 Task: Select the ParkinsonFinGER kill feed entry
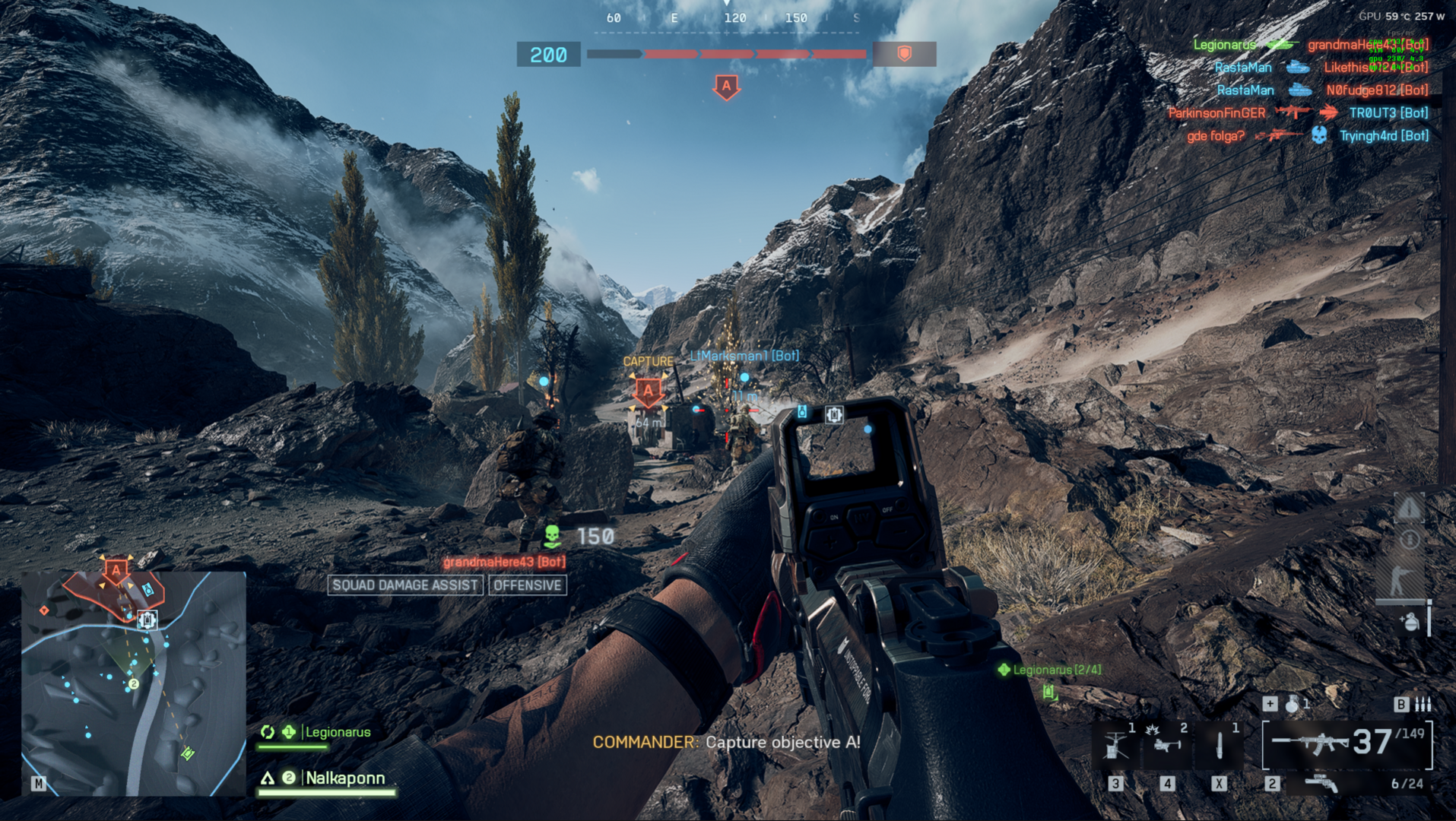coord(1217,113)
